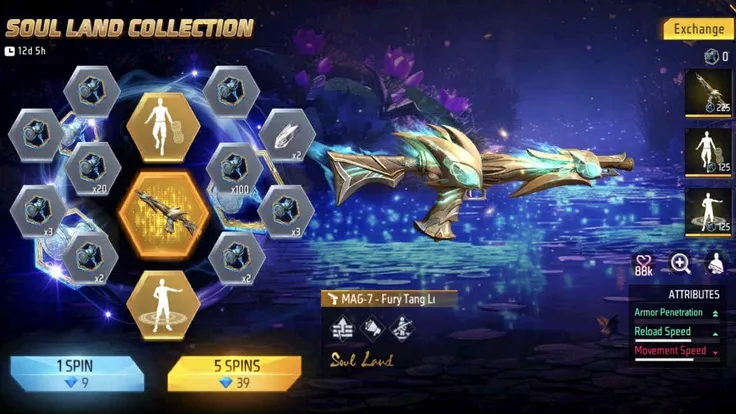The image size is (736, 414).
Task: Show the Reload Speed attribute details
Action: pos(675,332)
